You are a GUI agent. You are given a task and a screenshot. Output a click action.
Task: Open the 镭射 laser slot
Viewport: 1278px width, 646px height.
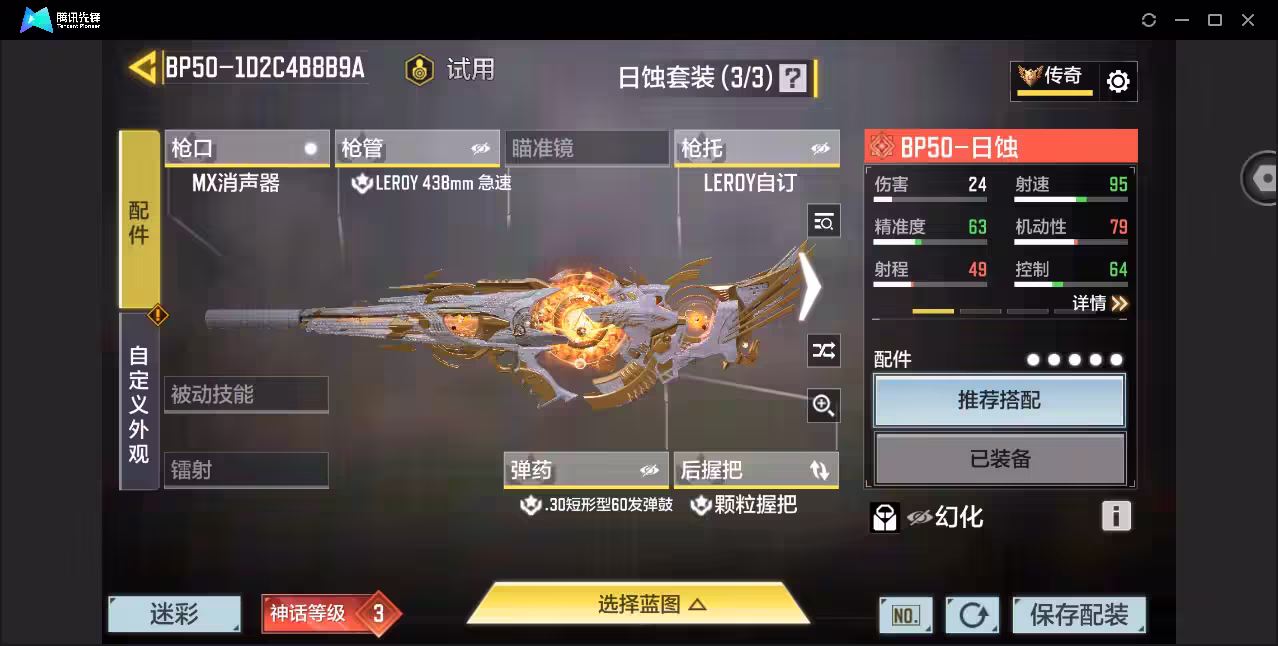pyautogui.click(x=246, y=470)
